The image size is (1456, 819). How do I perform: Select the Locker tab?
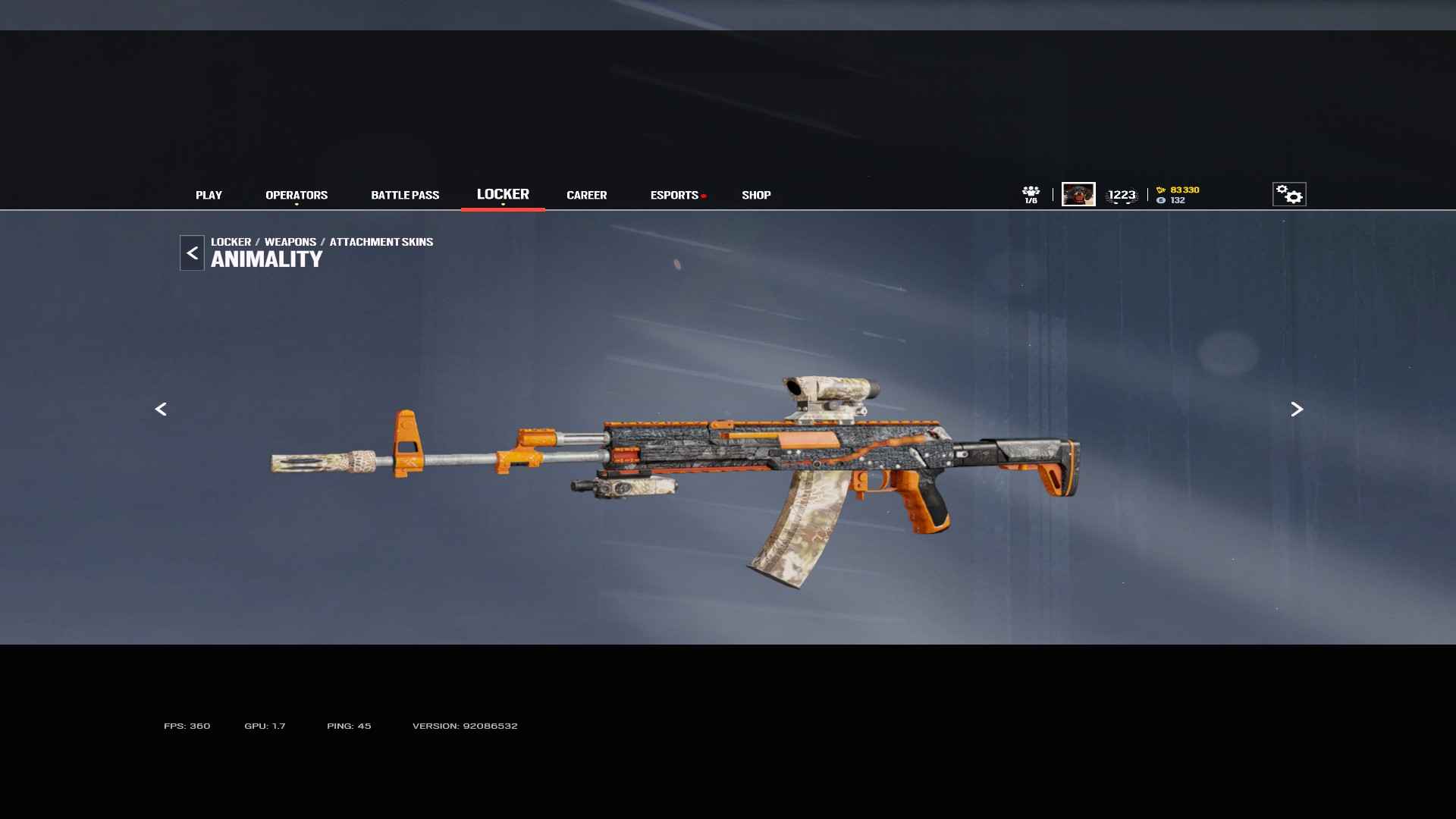503,194
